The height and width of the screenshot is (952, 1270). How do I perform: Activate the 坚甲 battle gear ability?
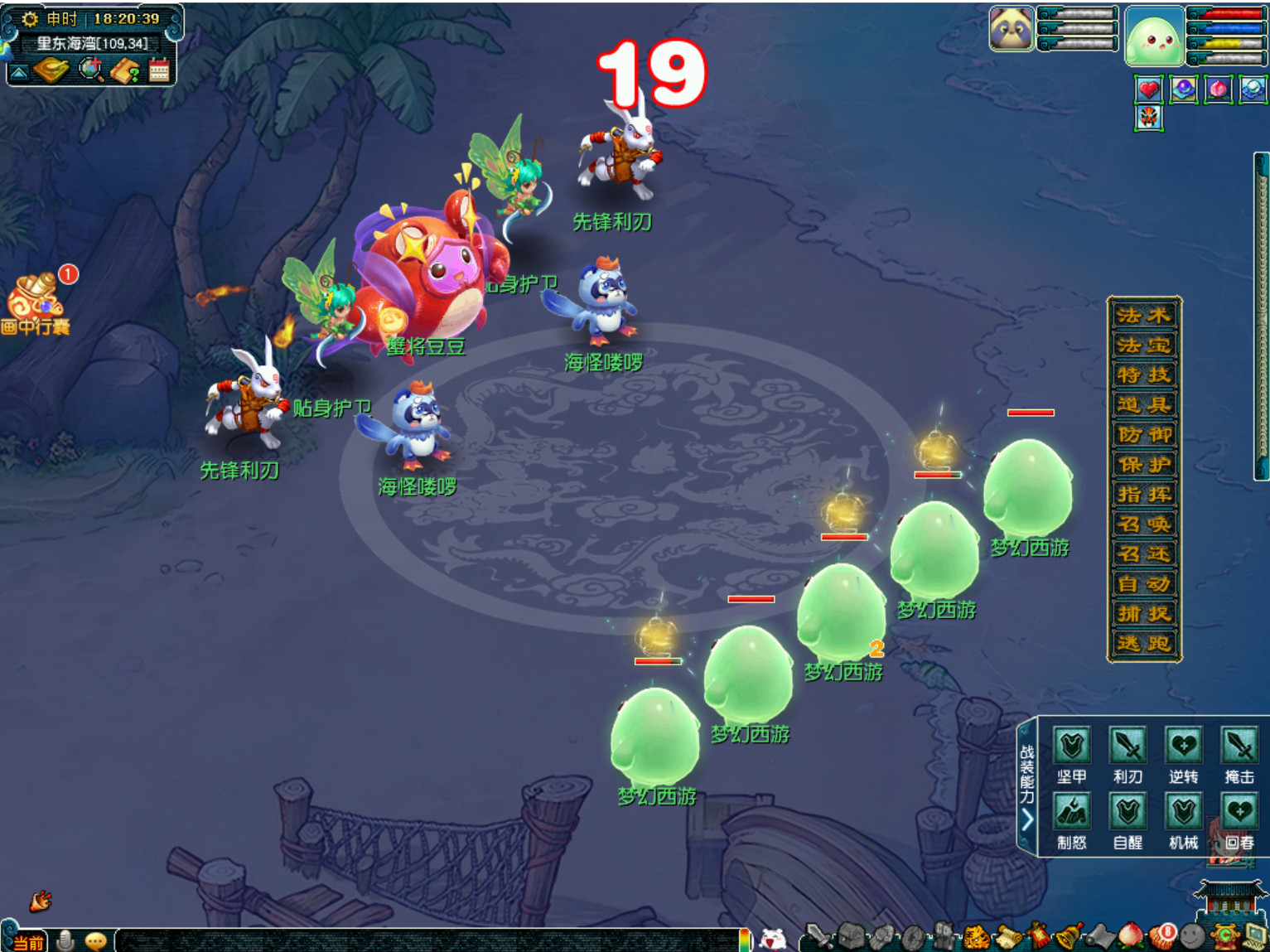(1072, 746)
